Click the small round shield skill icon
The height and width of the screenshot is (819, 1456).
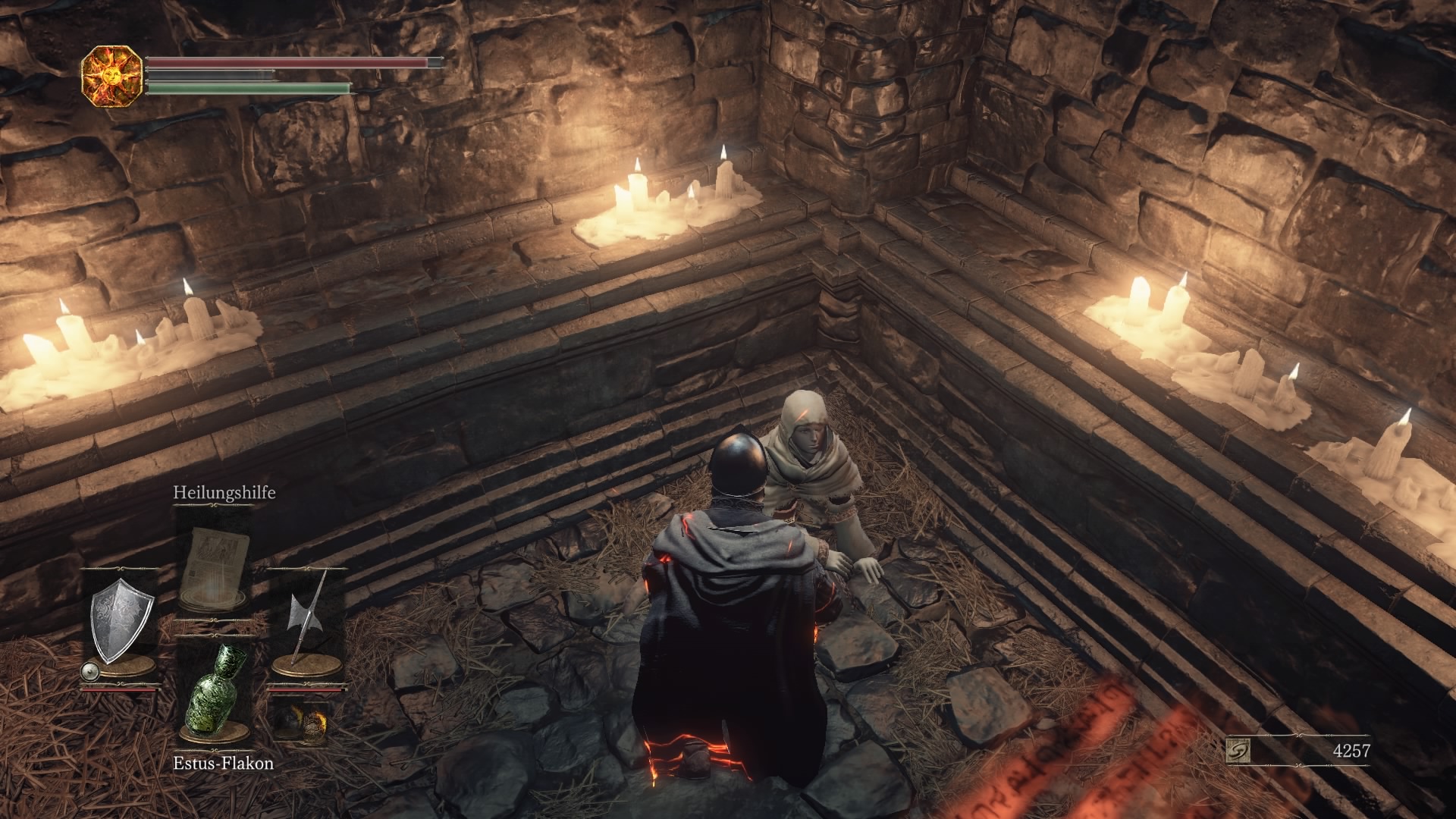89,671
